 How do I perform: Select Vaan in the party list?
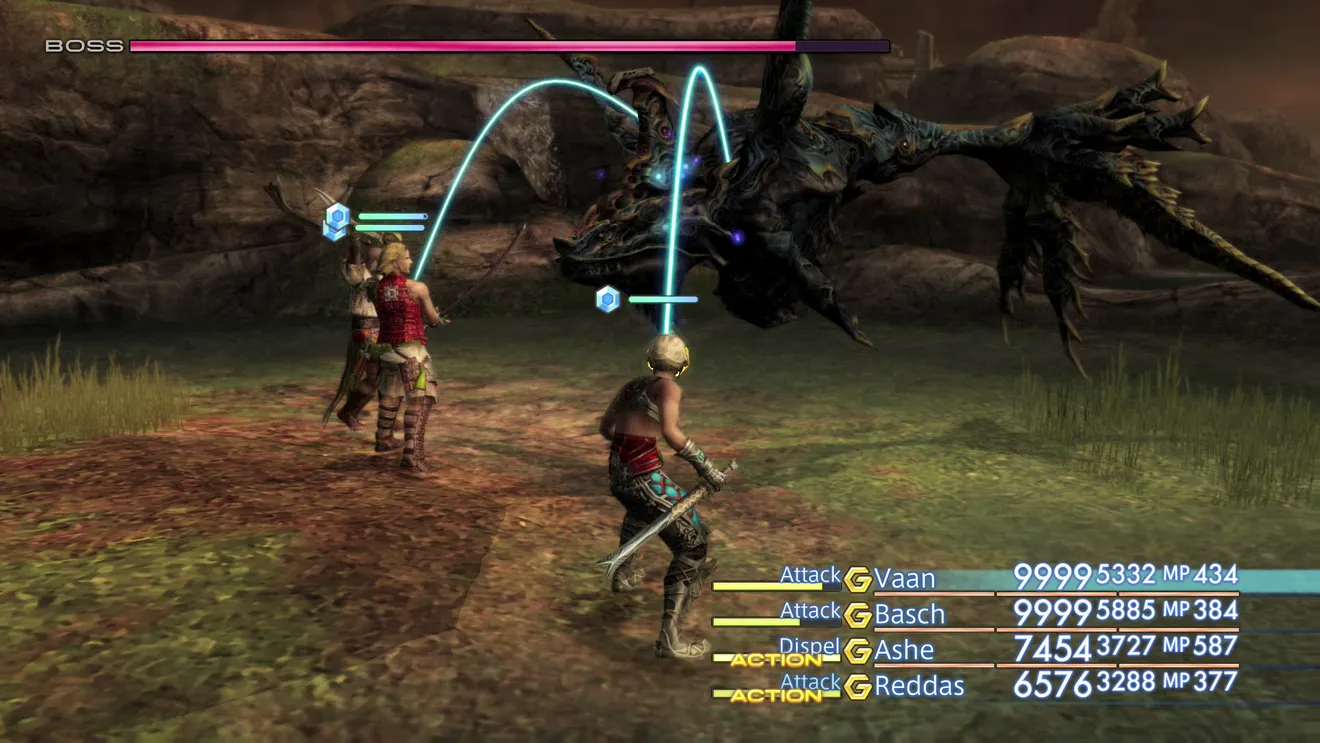(904, 578)
